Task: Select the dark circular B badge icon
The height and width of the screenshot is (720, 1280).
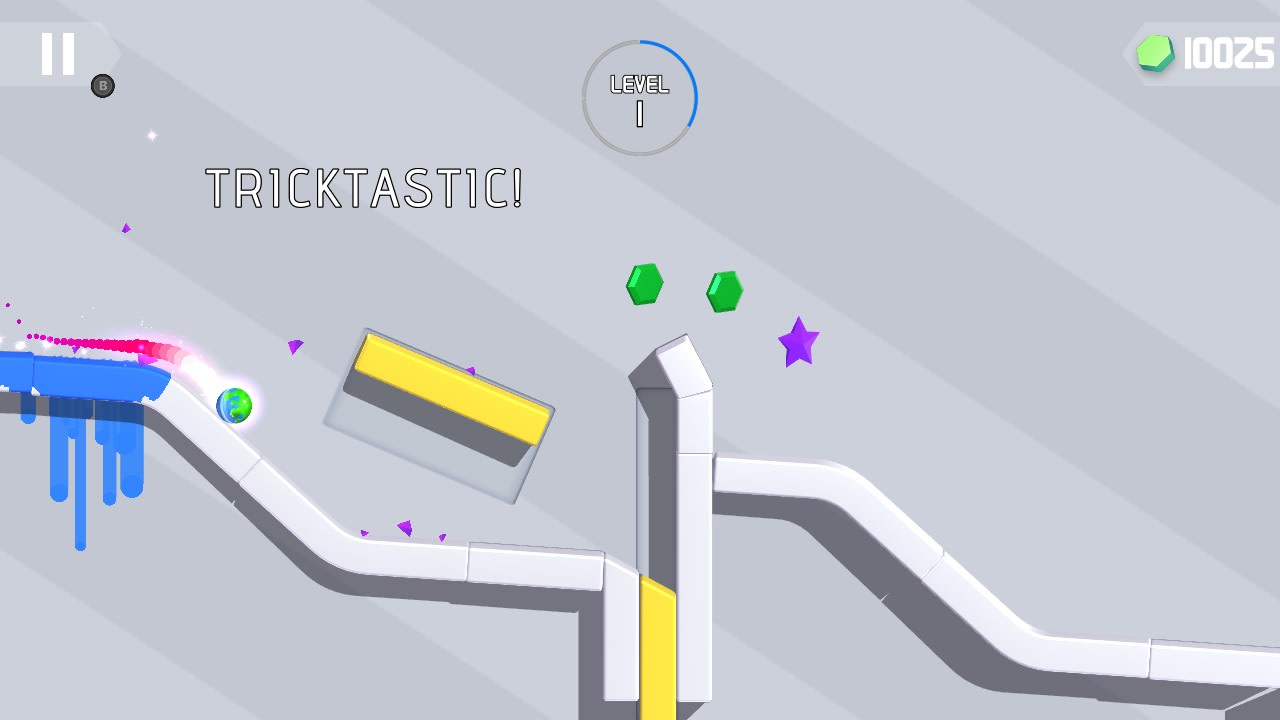Action: [x=103, y=85]
